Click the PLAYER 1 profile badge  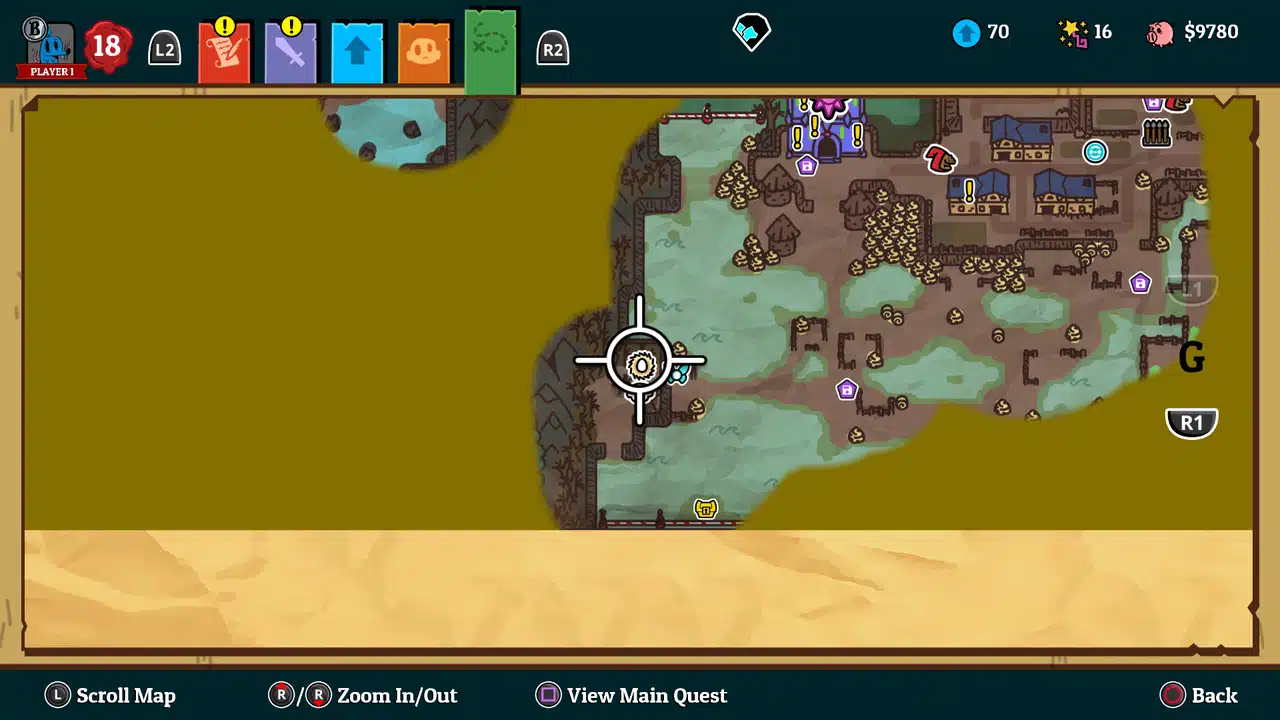click(50, 45)
